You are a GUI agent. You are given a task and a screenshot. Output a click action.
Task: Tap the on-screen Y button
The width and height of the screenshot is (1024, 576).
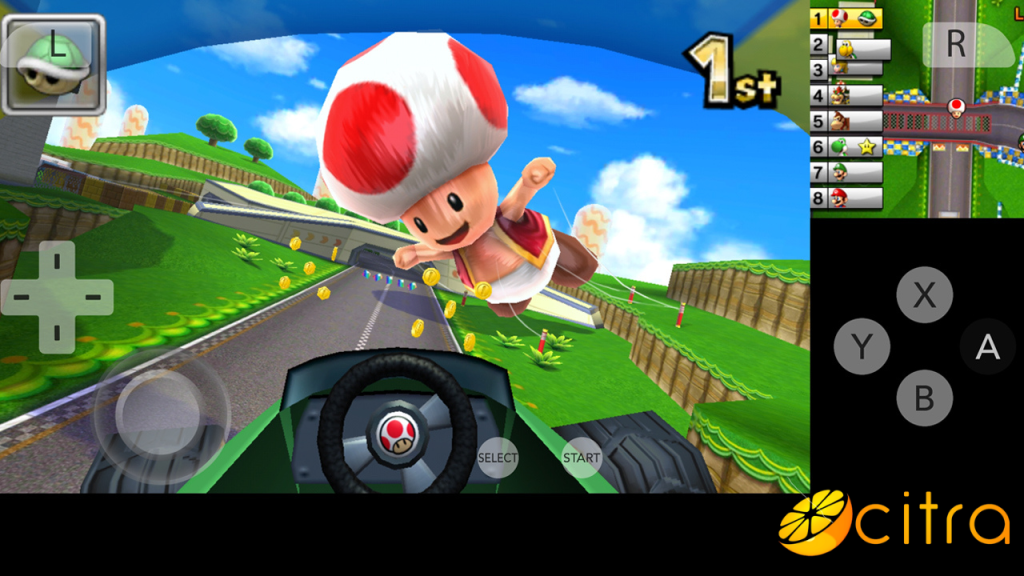click(861, 347)
